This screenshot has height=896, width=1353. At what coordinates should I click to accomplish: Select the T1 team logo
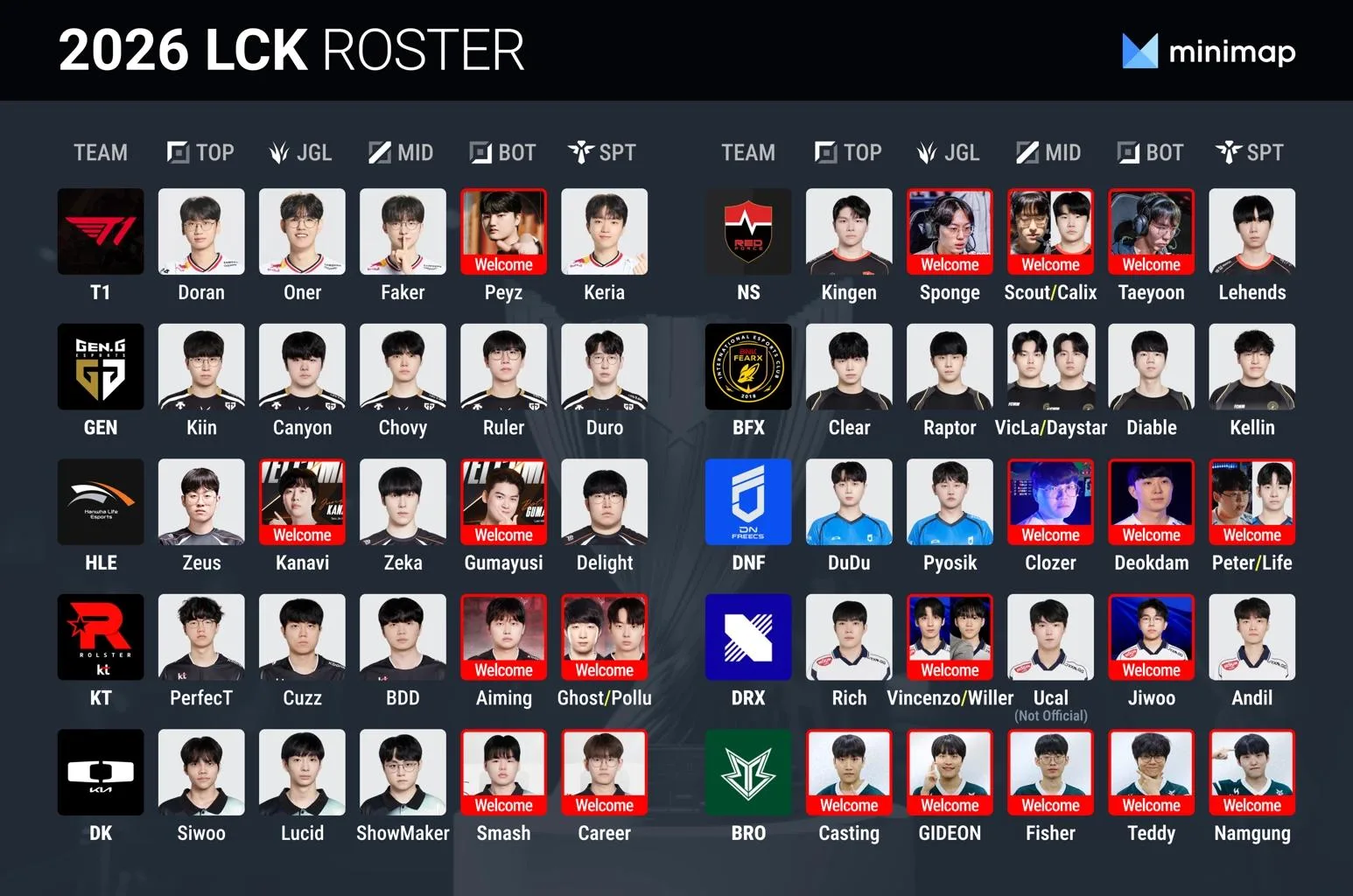(101, 232)
